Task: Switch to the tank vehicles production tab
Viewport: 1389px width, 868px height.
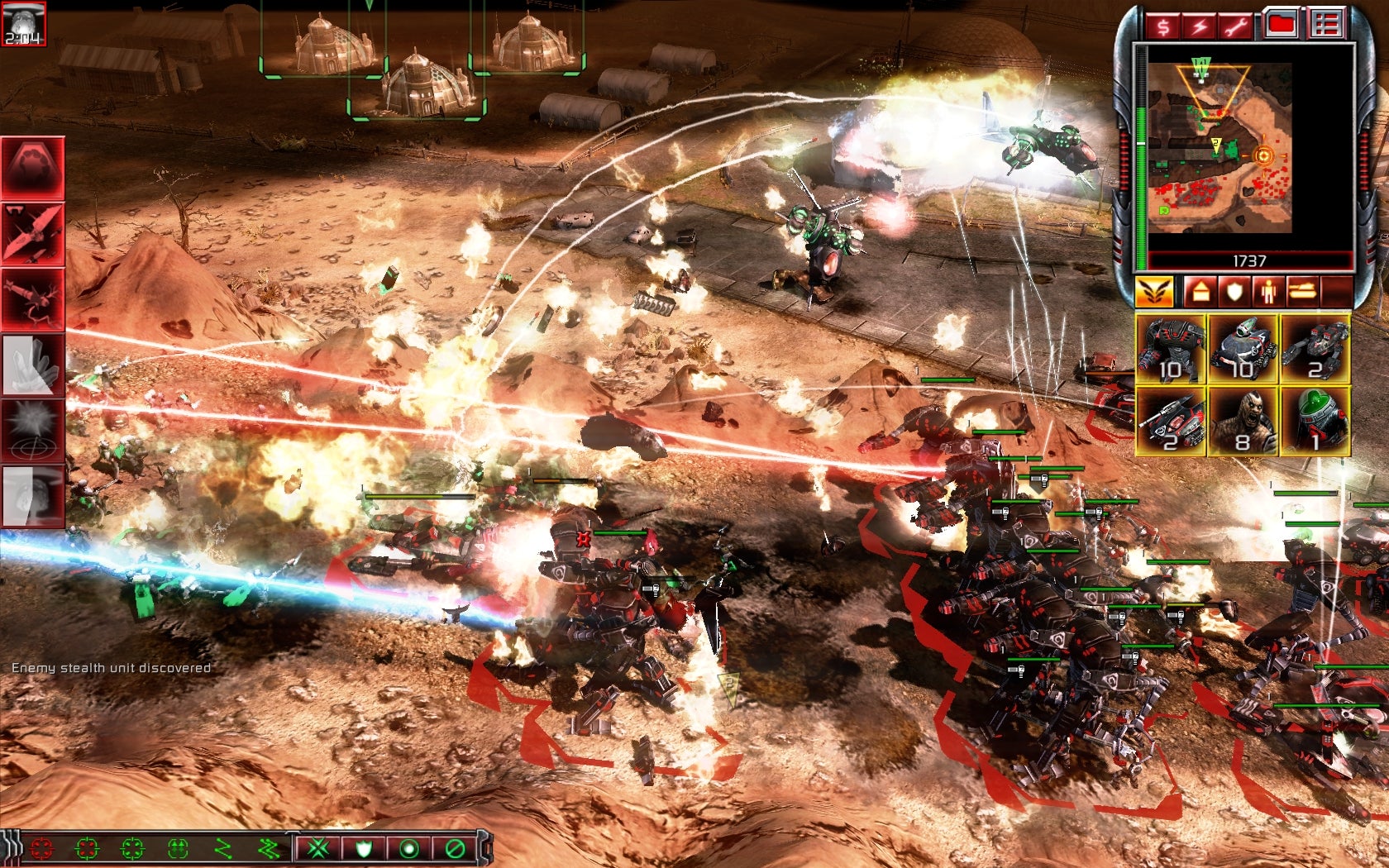Action: 1301,292
